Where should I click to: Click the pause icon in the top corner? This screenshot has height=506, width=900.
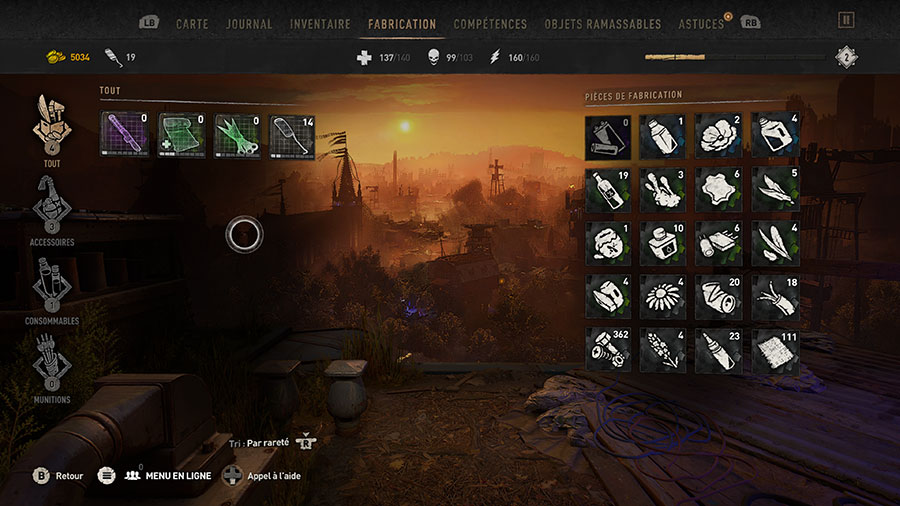coord(846,20)
